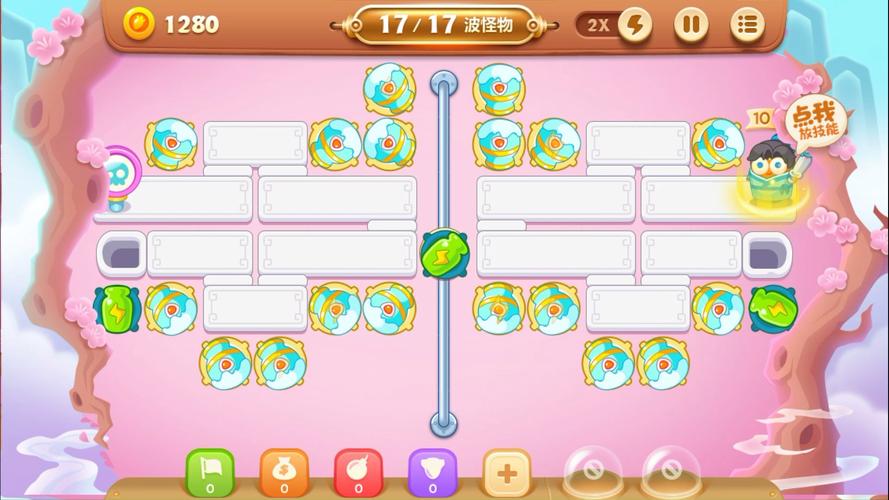Viewport: 889px width, 500px height.
Task: Use the purple item button
Action: (432, 471)
